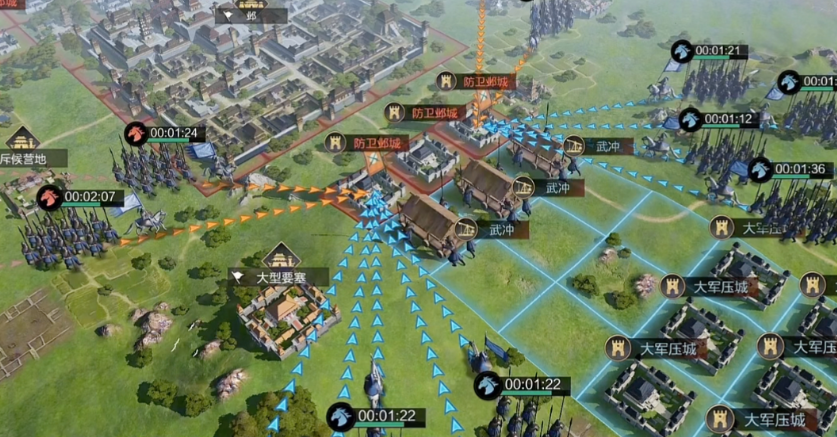Pick the blue army marker timed 00:01:12
The height and width of the screenshot is (437, 837).
point(690,119)
